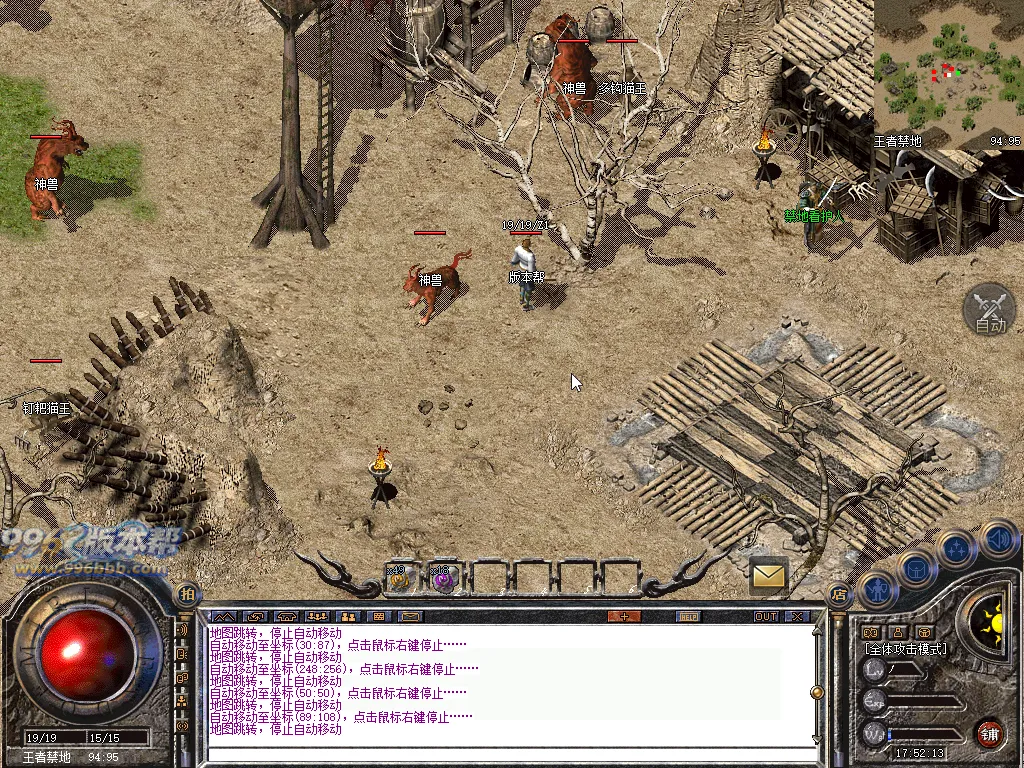Click the envelope button in chat toolbar

411,616
